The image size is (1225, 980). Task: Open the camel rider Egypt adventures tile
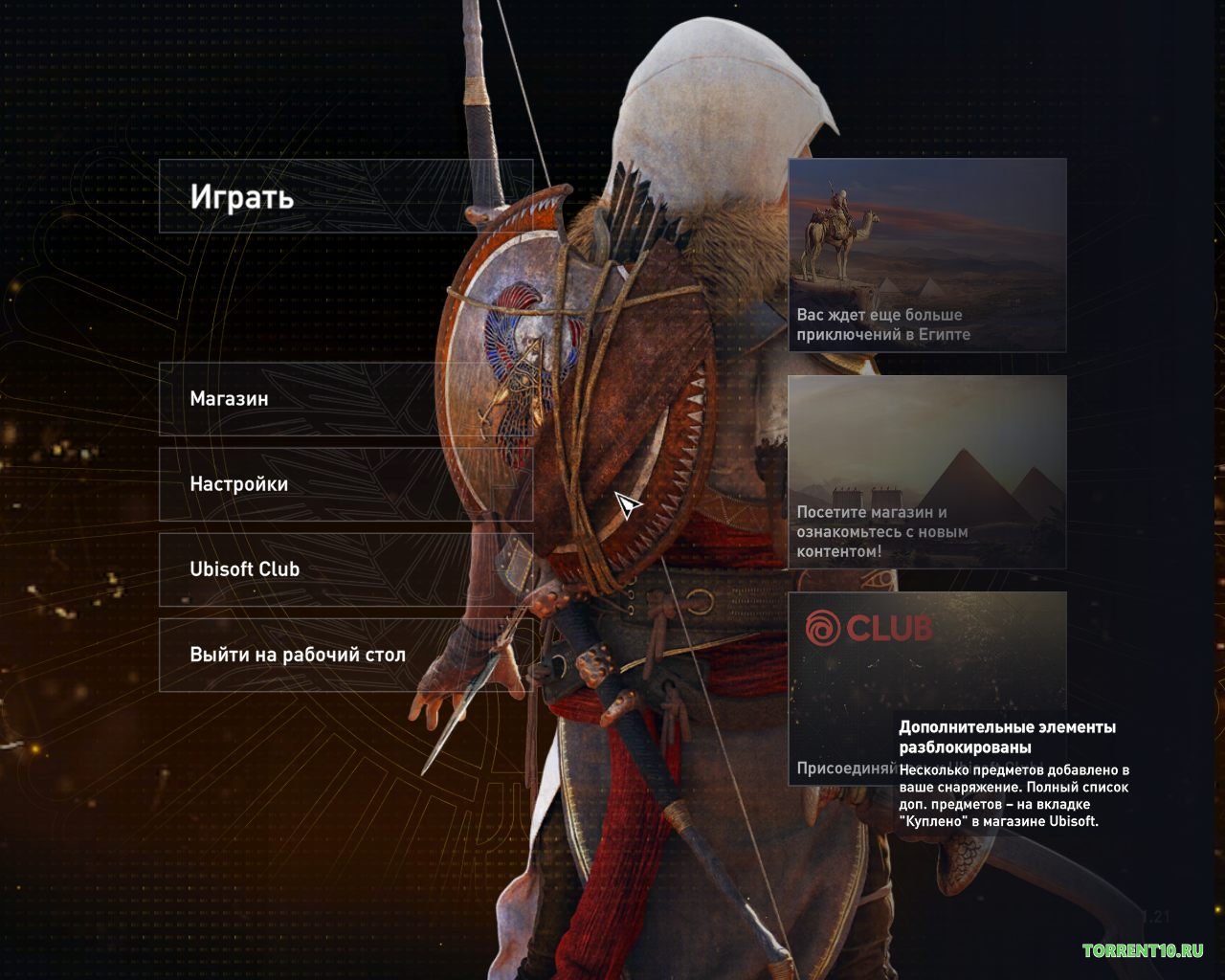tap(926, 255)
